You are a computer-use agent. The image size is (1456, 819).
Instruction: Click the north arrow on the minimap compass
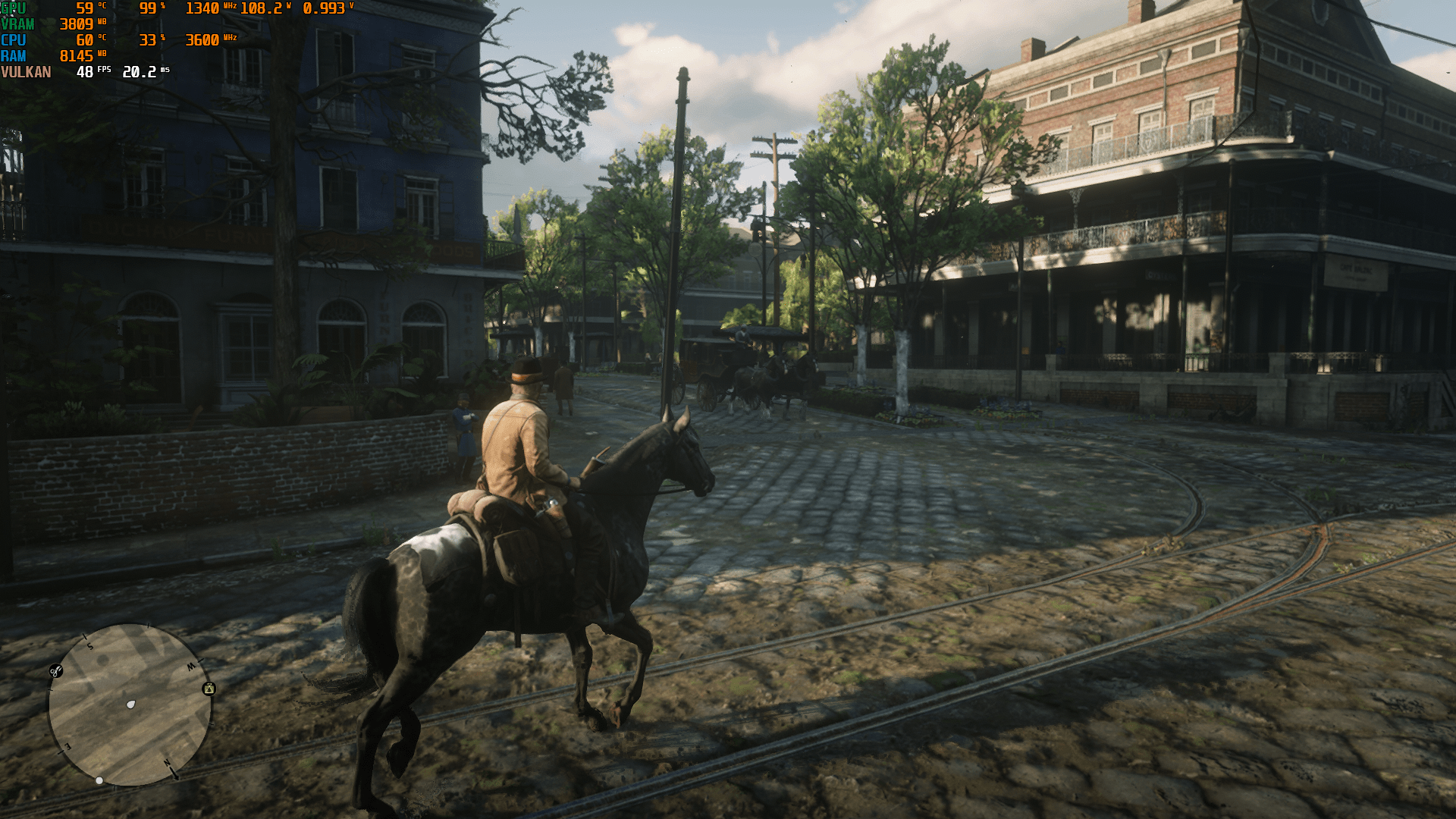[172, 771]
